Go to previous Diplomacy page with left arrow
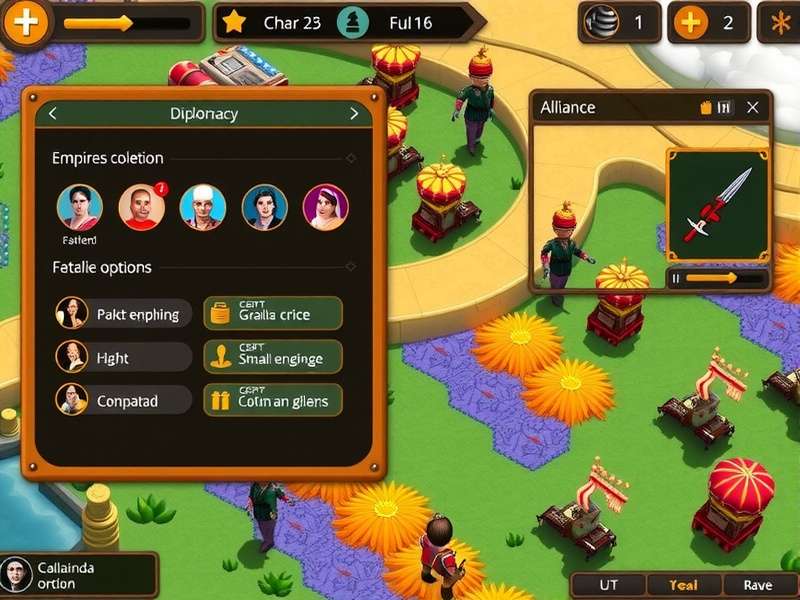The image size is (800, 600). point(53,114)
